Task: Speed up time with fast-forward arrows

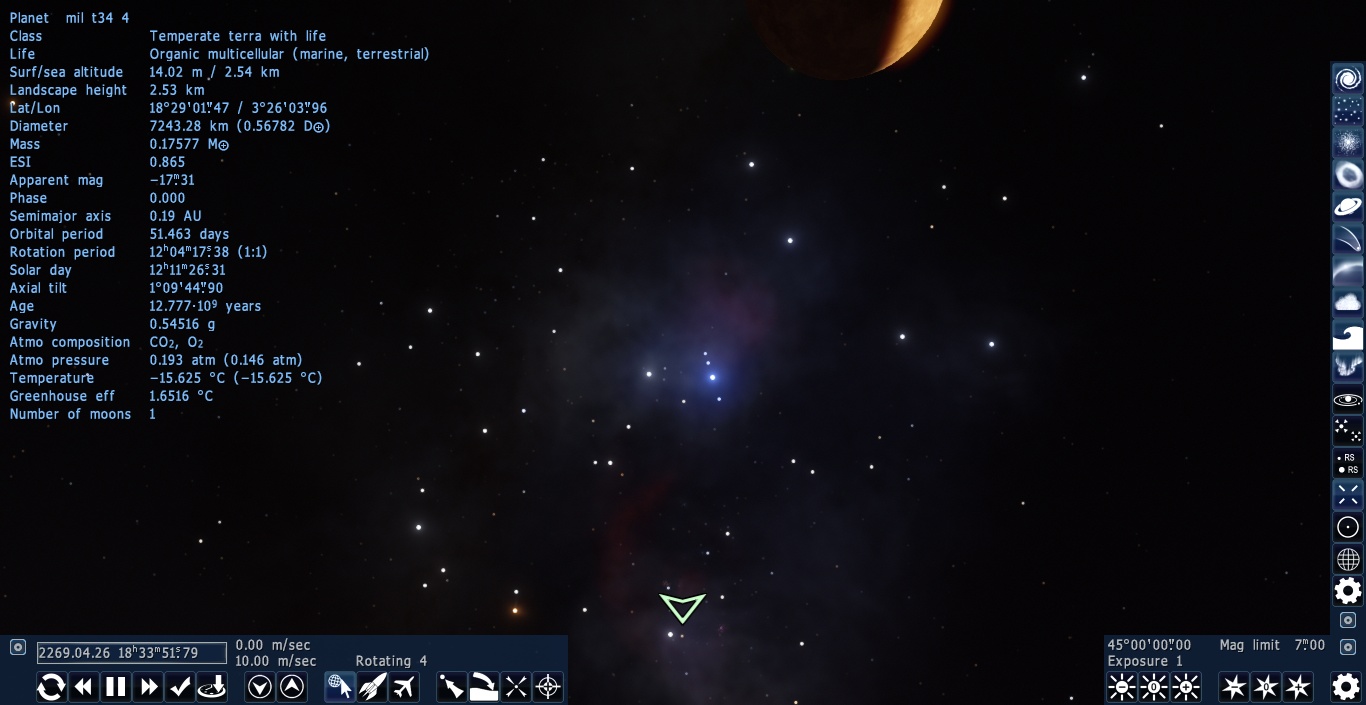Action: click(149, 687)
